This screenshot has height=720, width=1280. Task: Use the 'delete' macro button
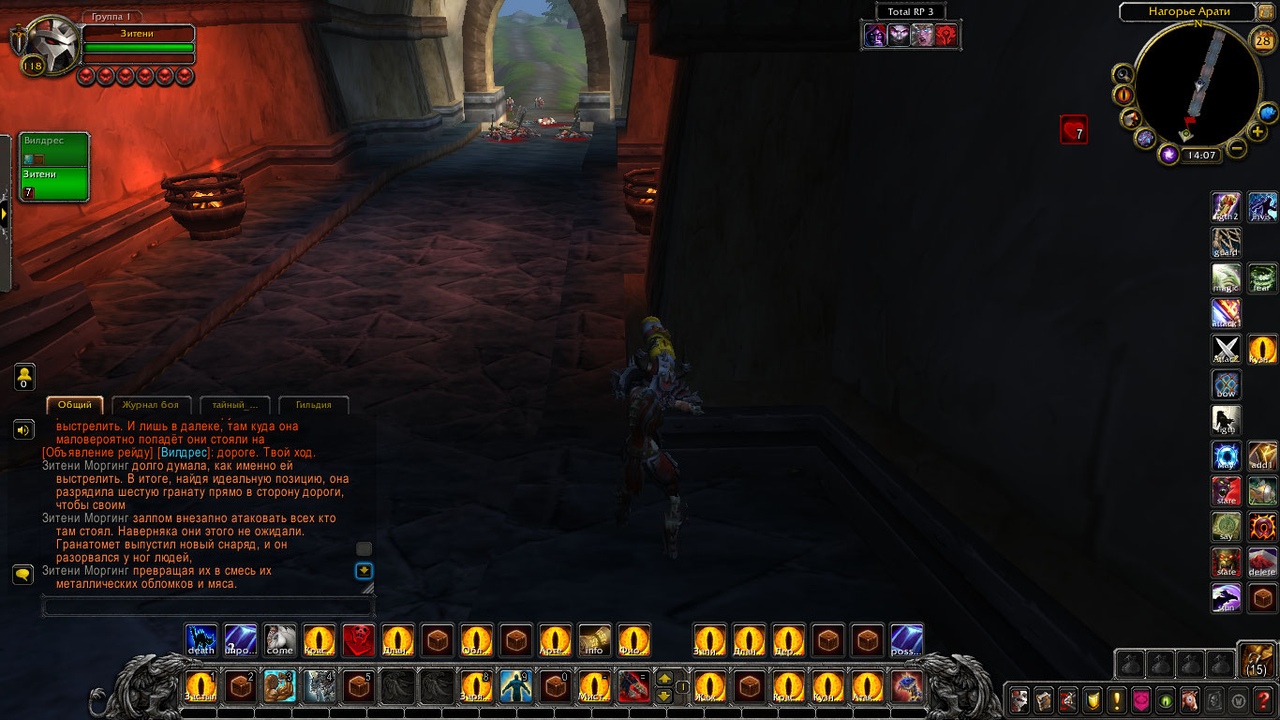(x=1262, y=562)
